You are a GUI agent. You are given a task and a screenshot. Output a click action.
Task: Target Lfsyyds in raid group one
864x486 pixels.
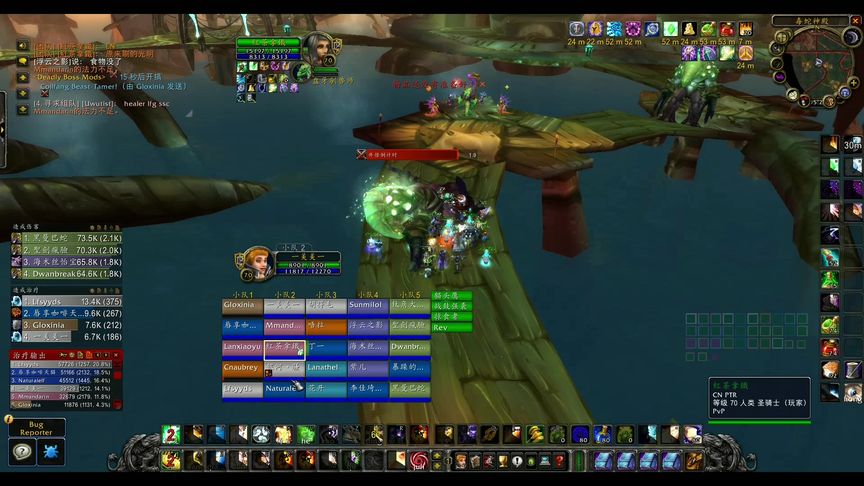coord(242,389)
